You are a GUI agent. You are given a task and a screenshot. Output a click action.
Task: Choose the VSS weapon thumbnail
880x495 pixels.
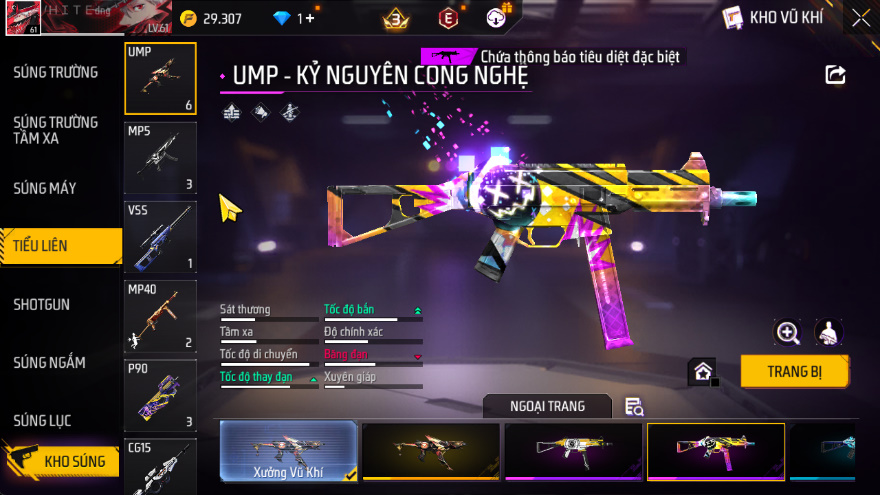point(160,237)
